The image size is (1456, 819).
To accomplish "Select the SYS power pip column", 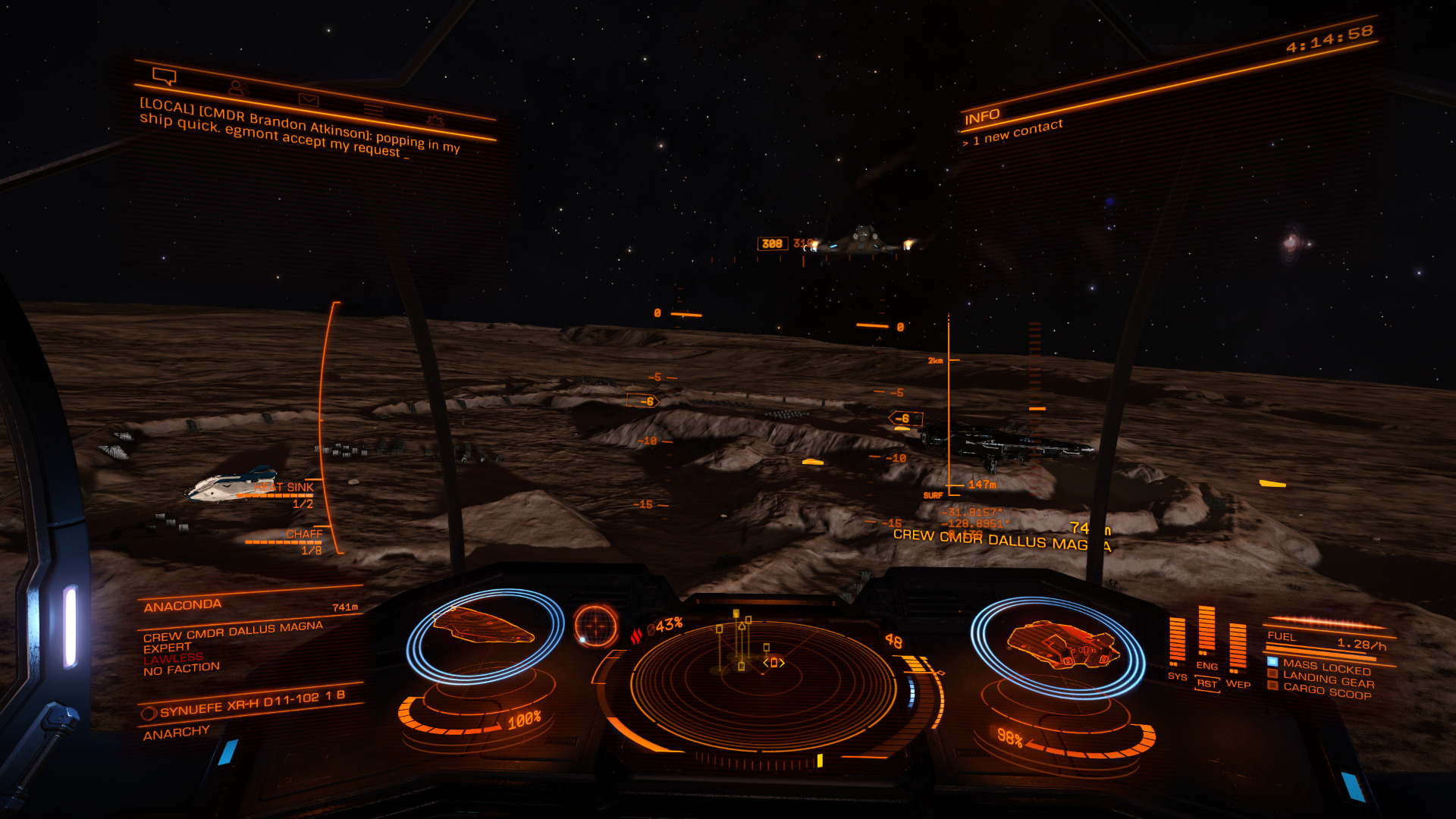I will [x=1177, y=641].
